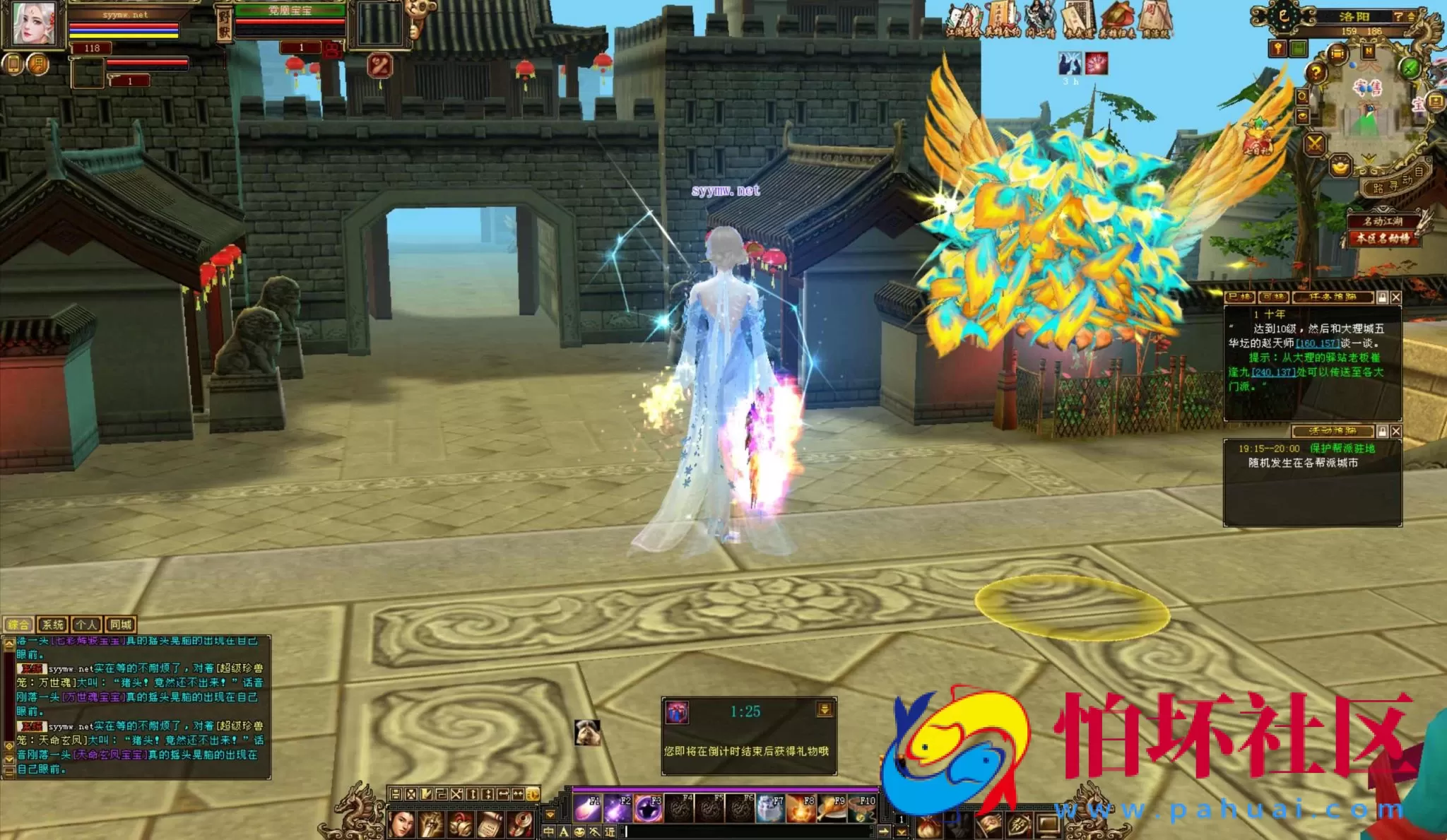Viewport: 1447px width, 840px height.
Task: Open the 英雄归来 event icon
Action: 1118,16
